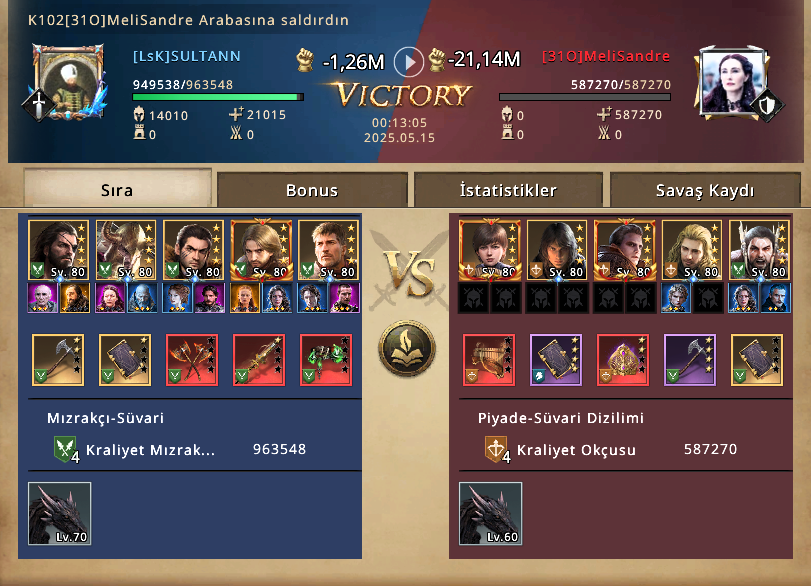Inspect the defender's purple axe equipment
811x586 pixels.
pyautogui.click(x=690, y=360)
